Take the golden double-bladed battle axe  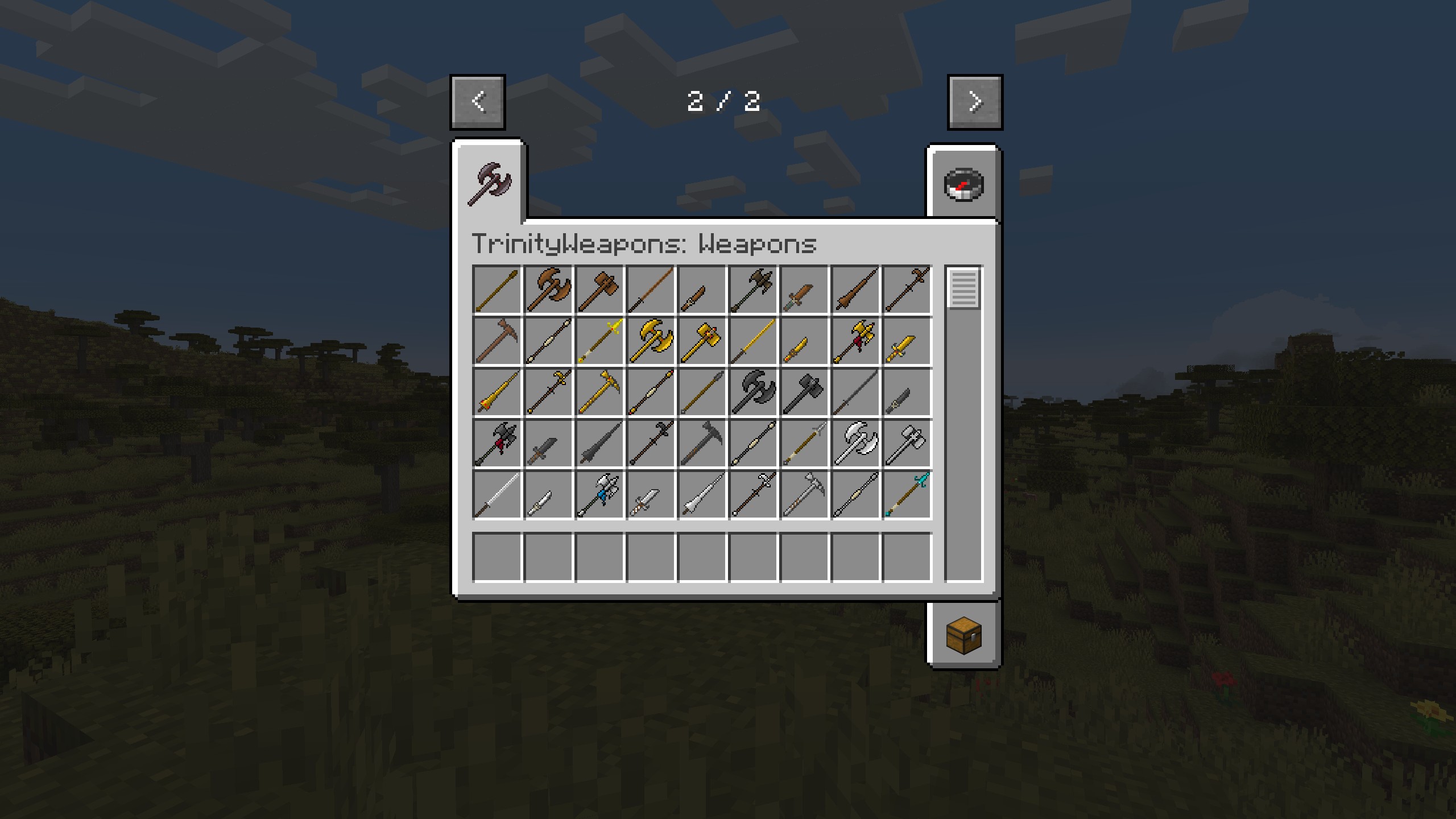[x=651, y=341]
